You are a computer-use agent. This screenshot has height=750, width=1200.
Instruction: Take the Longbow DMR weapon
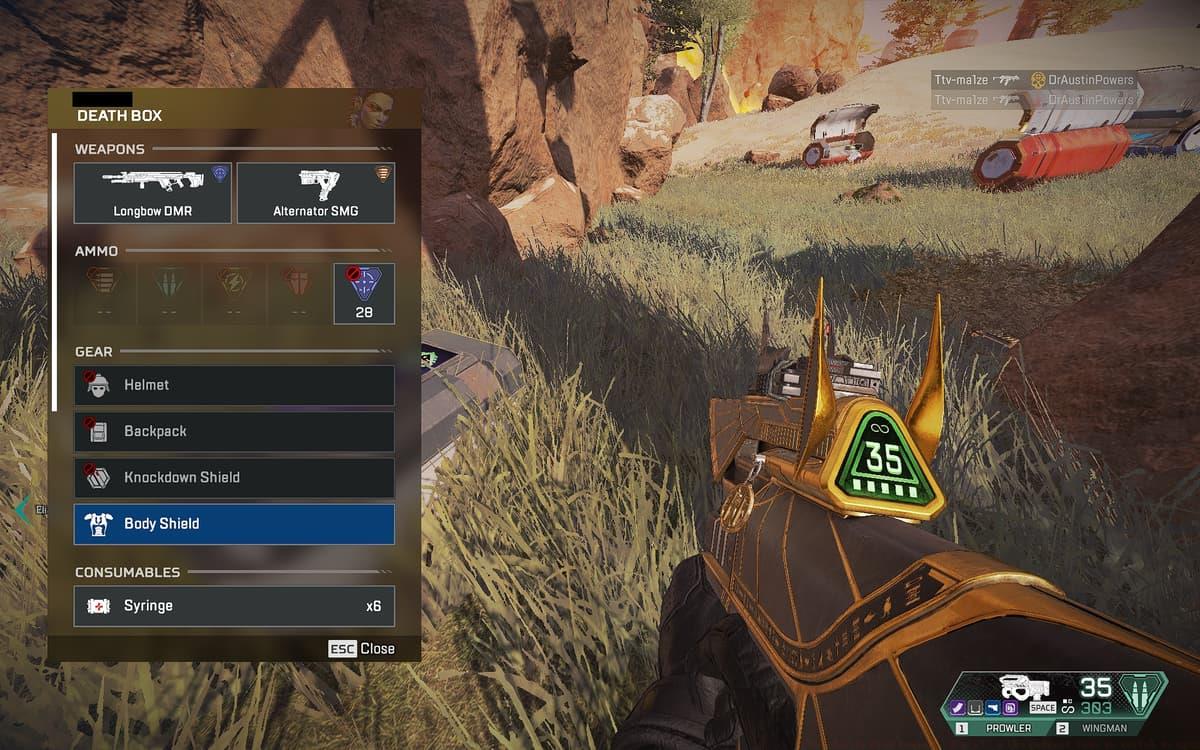coord(153,193)
